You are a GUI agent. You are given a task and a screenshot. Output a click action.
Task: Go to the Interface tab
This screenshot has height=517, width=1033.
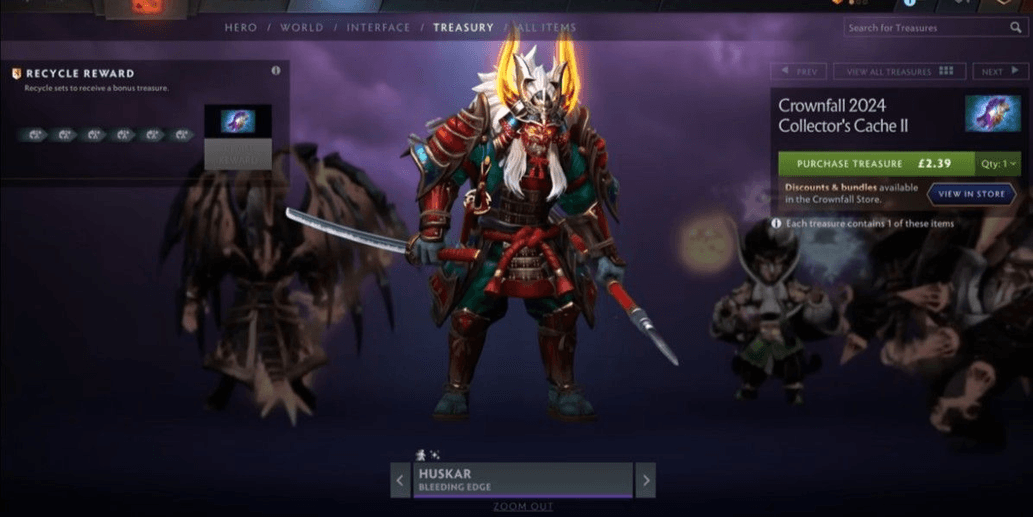pyautogui.click(x=378, y=27)
